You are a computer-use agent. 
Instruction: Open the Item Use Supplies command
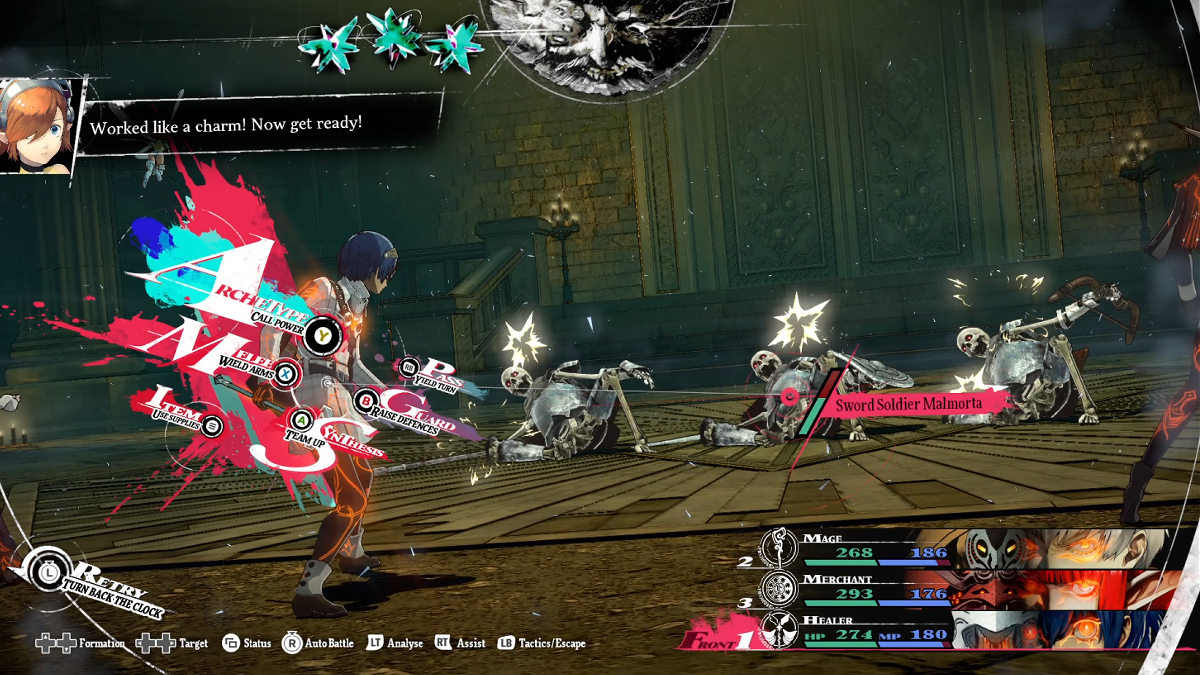click(212, 426)
